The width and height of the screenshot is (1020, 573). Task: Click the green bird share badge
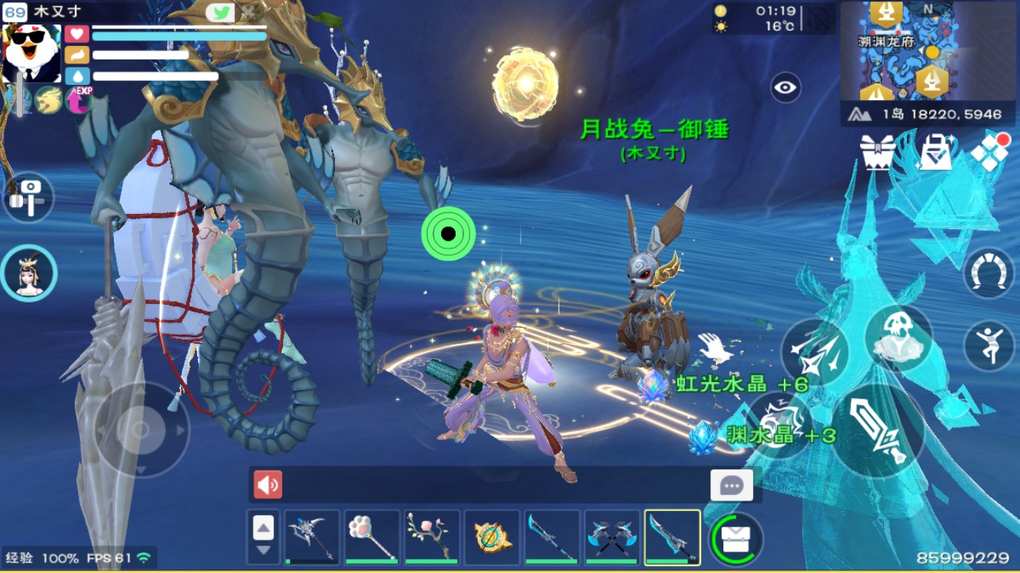pyautogui.click(x=220, y=13)
